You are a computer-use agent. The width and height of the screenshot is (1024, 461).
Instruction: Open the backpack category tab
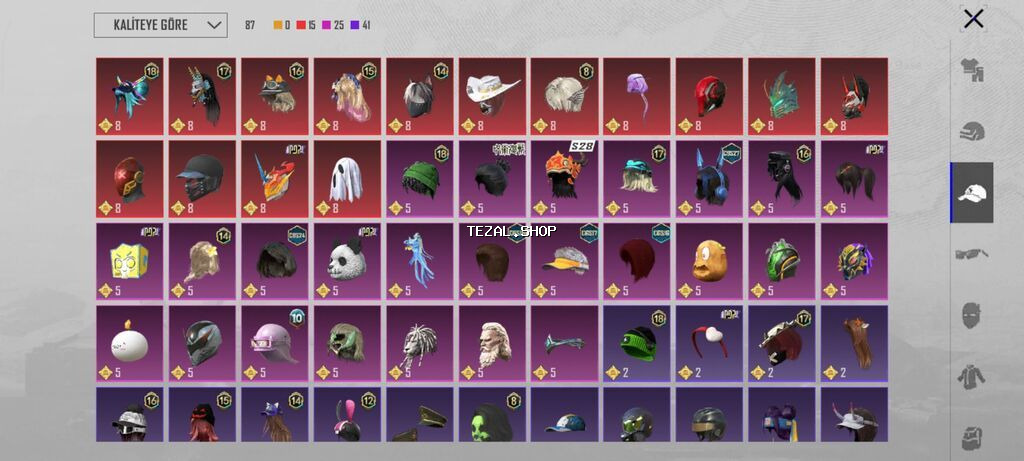pyautogui.click(x=972, y=437)
